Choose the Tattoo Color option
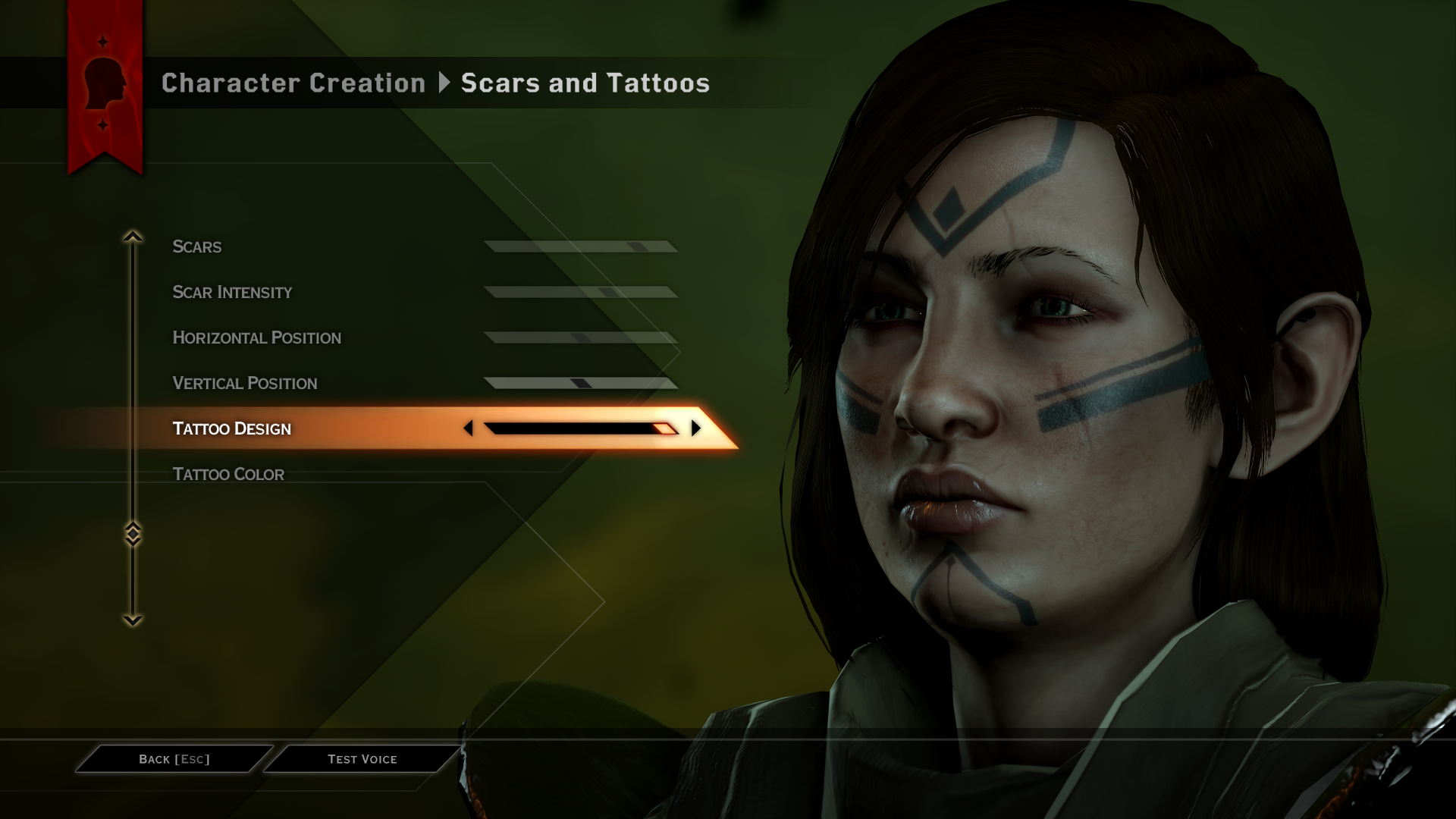 point(228,474)
